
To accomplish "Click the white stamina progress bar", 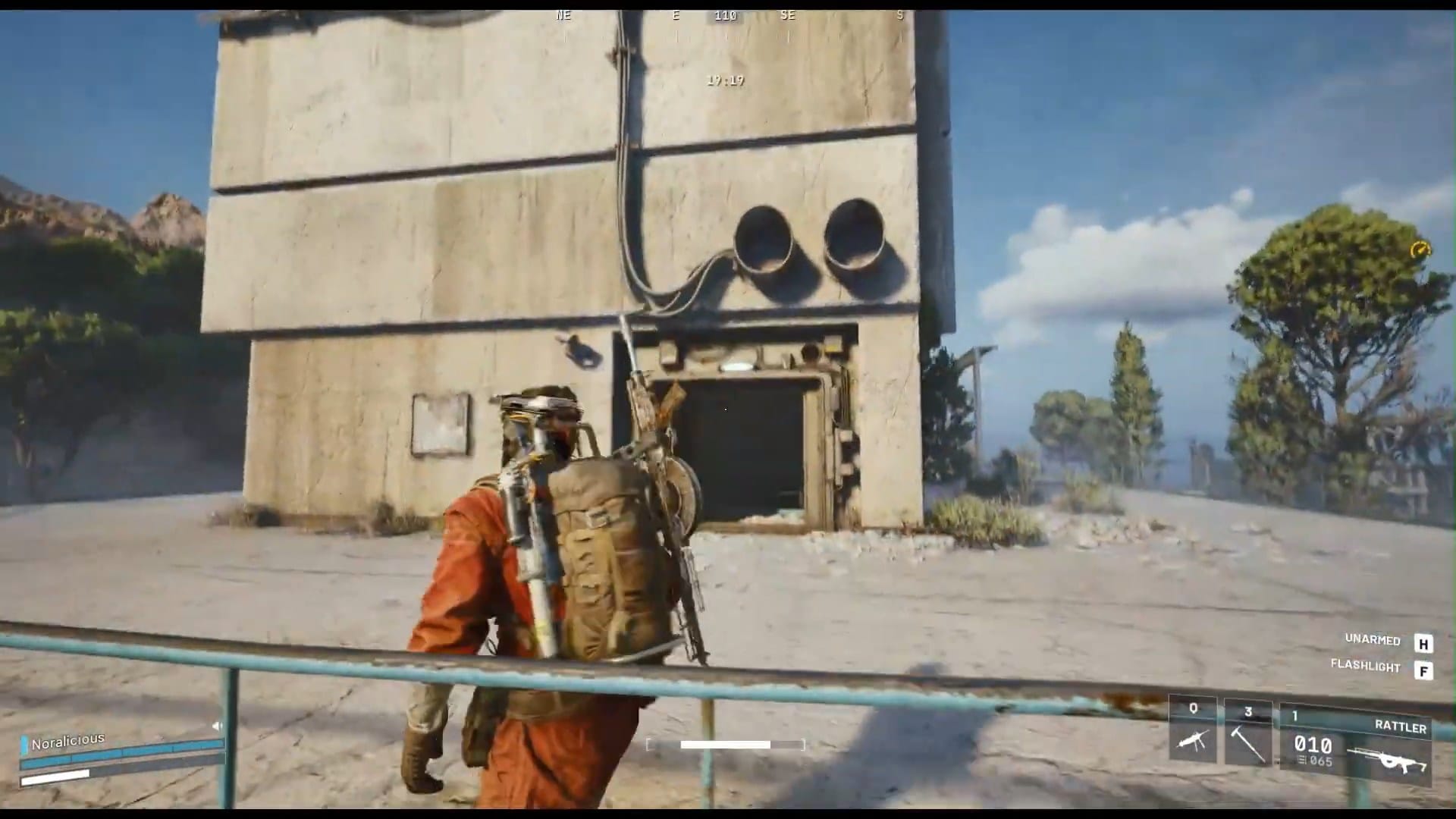I will point(724,744).
